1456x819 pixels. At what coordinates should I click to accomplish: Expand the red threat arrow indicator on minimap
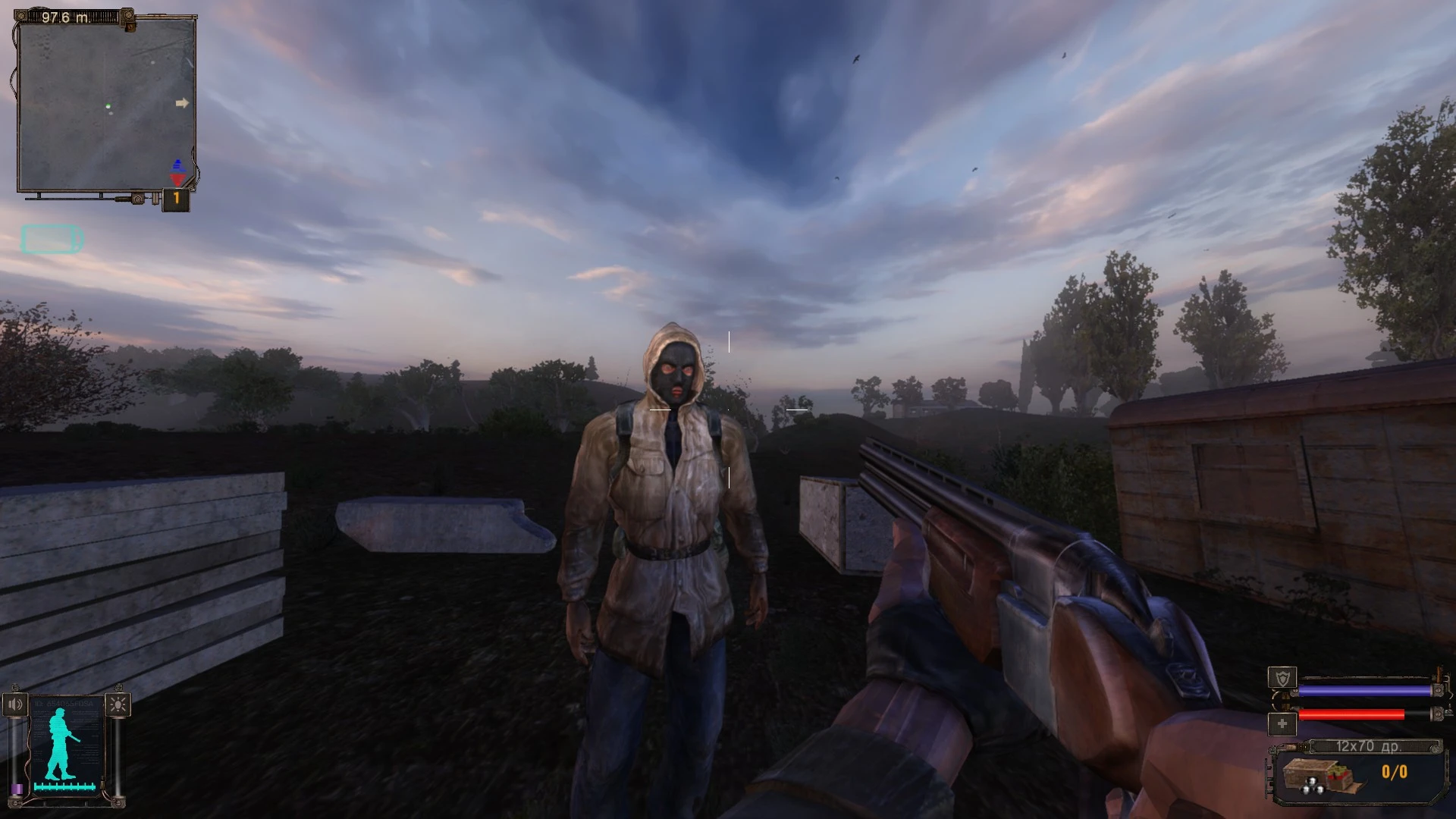tap(177, 179)
